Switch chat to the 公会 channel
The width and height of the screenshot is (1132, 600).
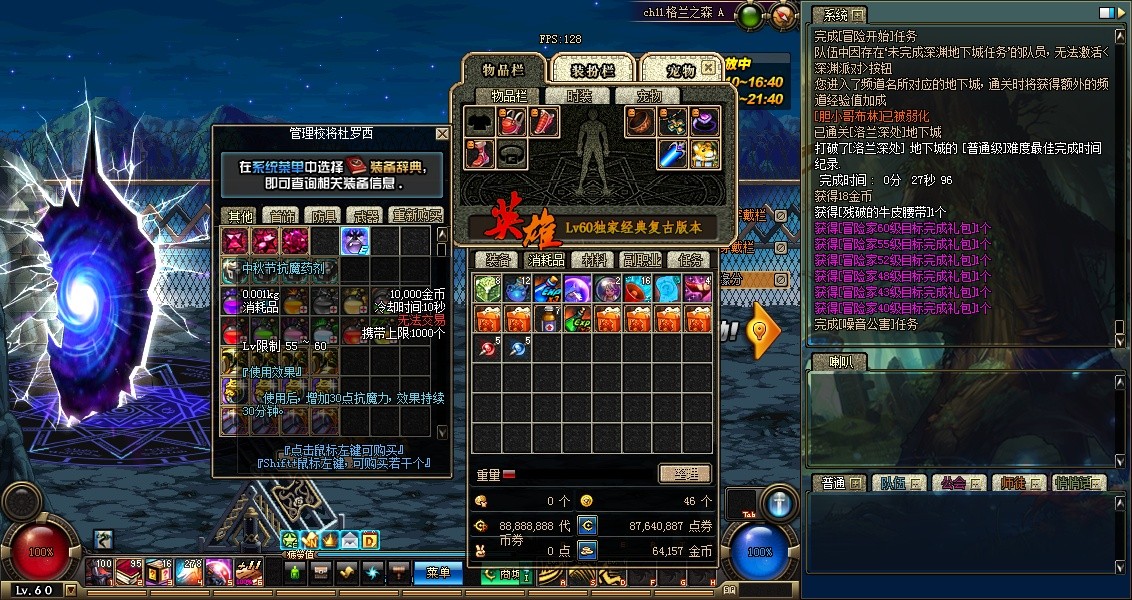[952, 483]
